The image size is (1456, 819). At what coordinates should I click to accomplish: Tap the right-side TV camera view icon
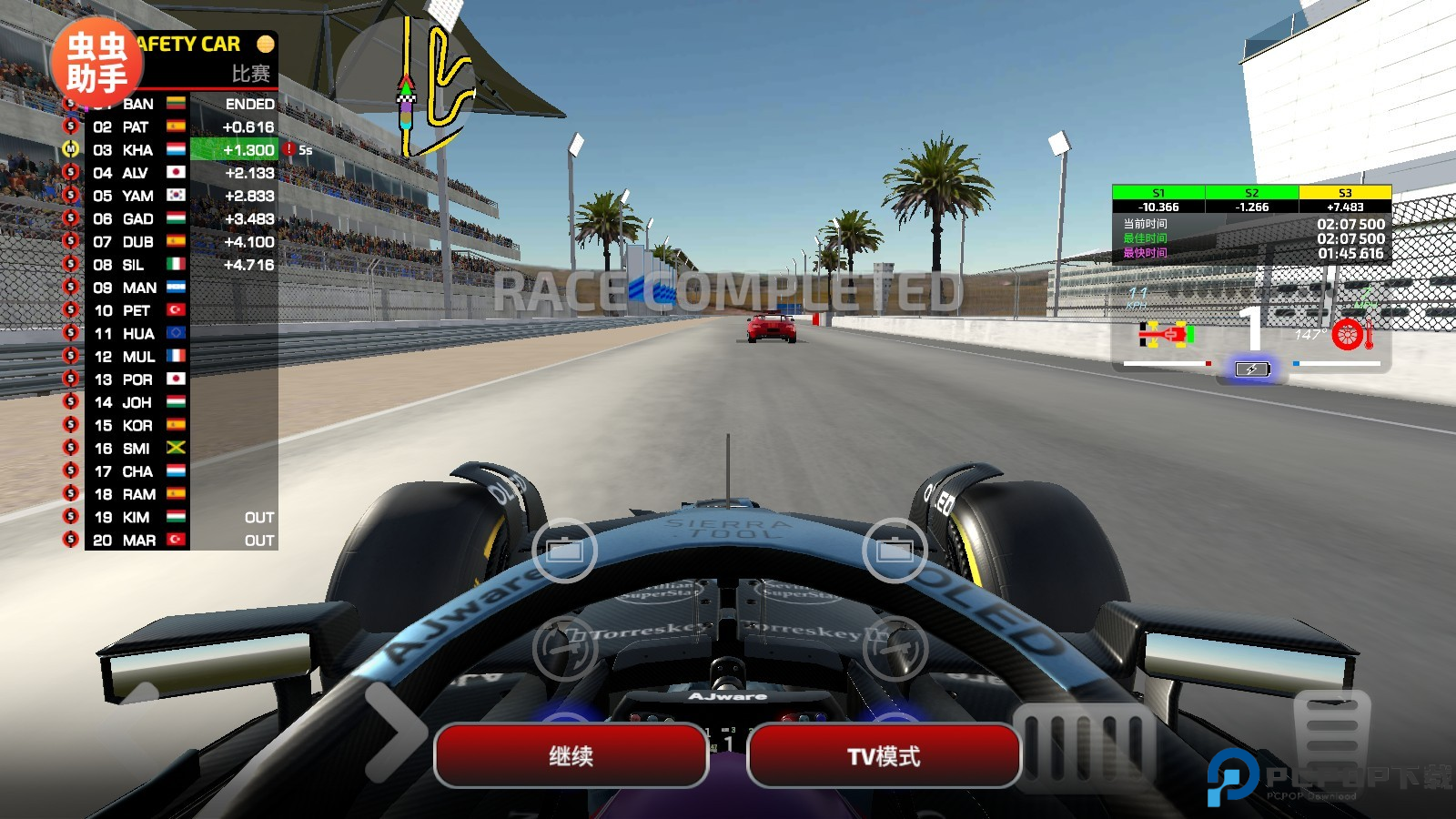click(x=895, y=550)
